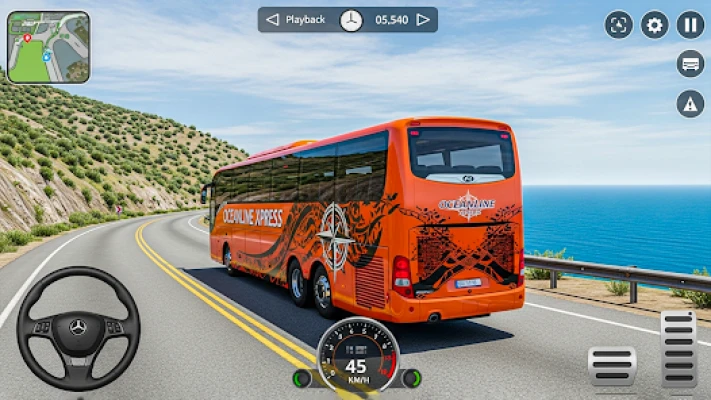Switch the camera view with the focus icon
711x400 pixels.
(x=619, y=25)
